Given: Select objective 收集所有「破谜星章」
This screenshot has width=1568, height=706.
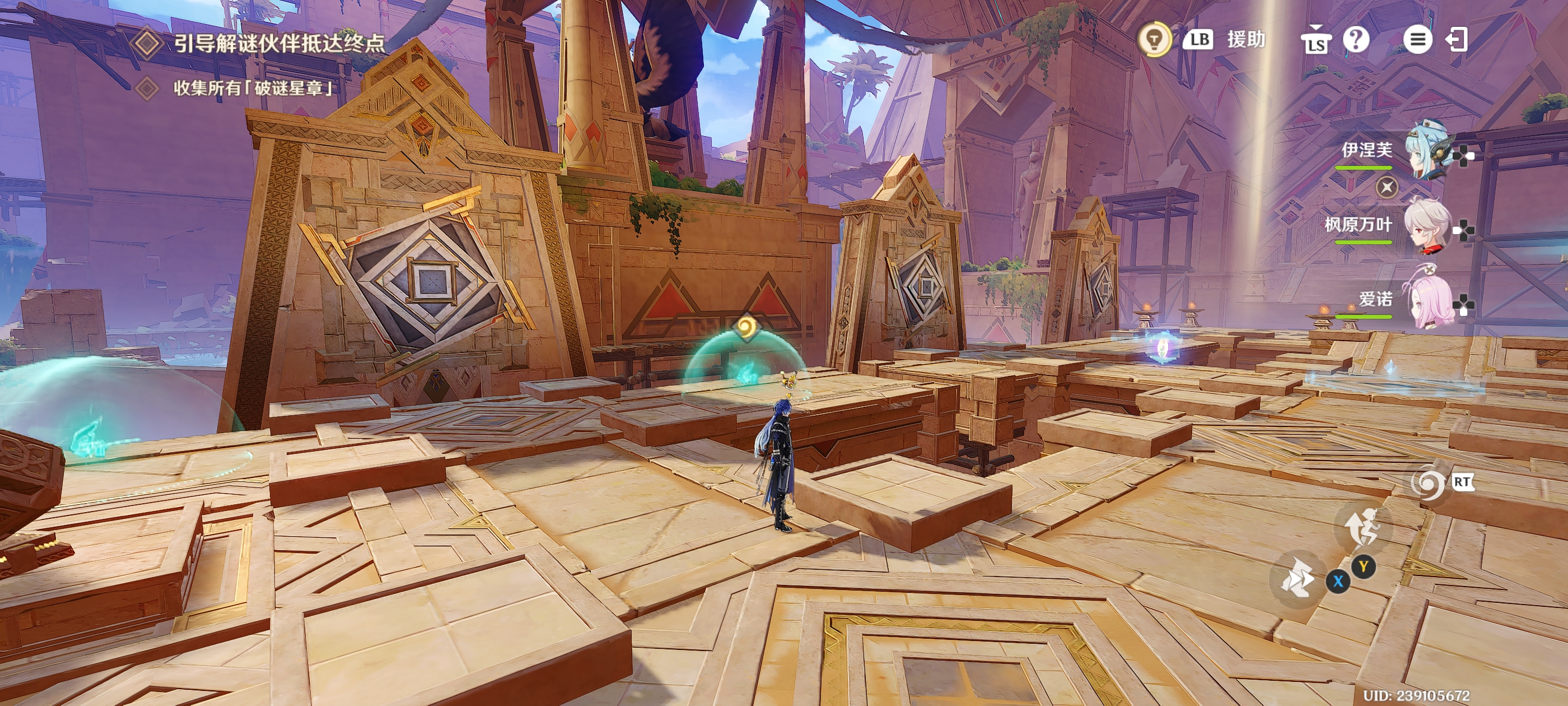Looking at the screenshot, I should (x=254, y=89).
